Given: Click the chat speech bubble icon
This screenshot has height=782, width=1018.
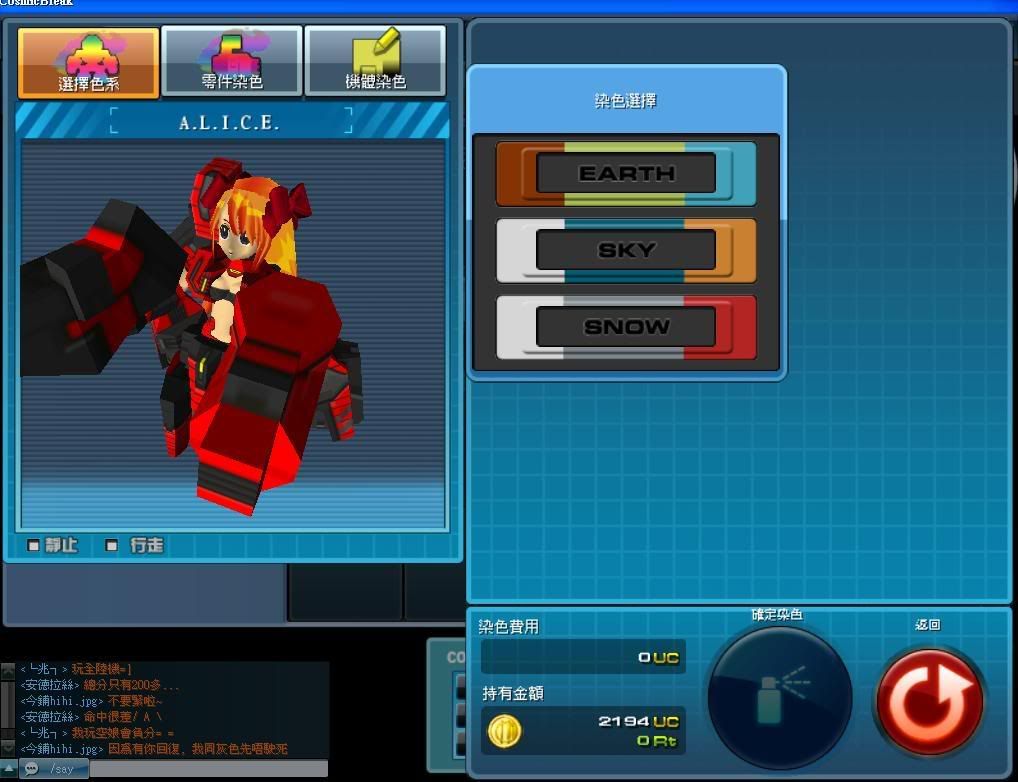Looking at the screenshot, I should coord(31,768).
